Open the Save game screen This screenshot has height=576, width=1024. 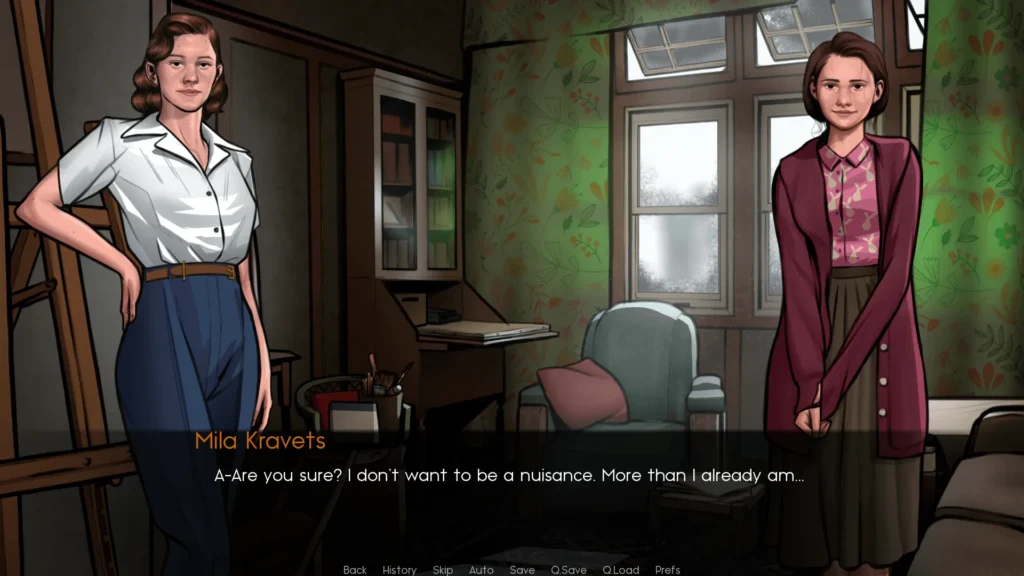tap(522, 570)
